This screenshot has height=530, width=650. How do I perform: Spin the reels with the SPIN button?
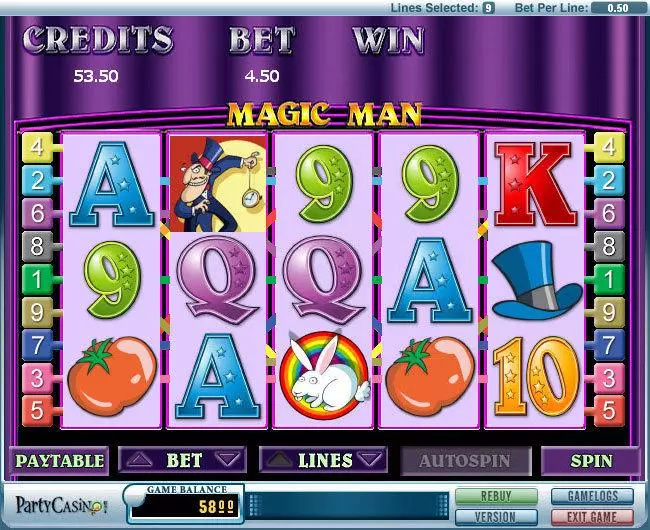pyautogui.click(x=590, y=461)
